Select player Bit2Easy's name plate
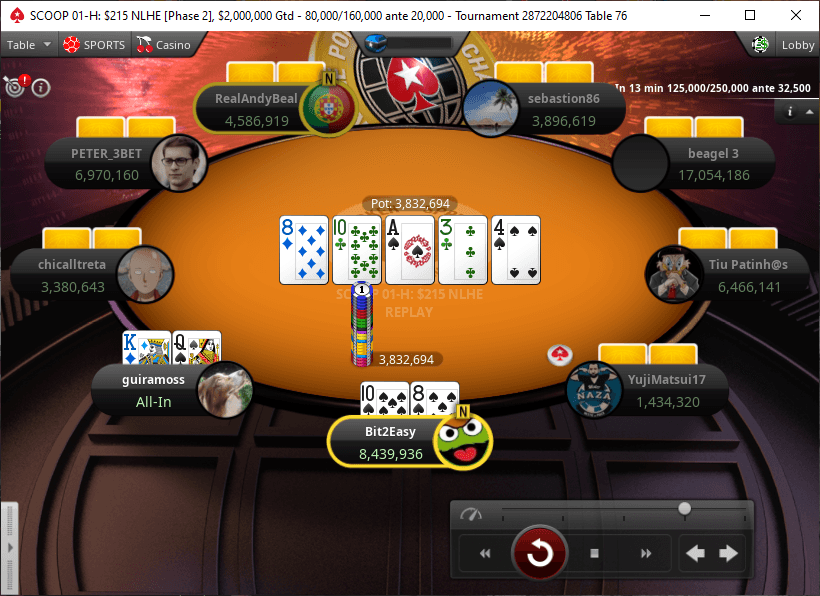Screen dimensions: 820x596 [x=380, y=443]
